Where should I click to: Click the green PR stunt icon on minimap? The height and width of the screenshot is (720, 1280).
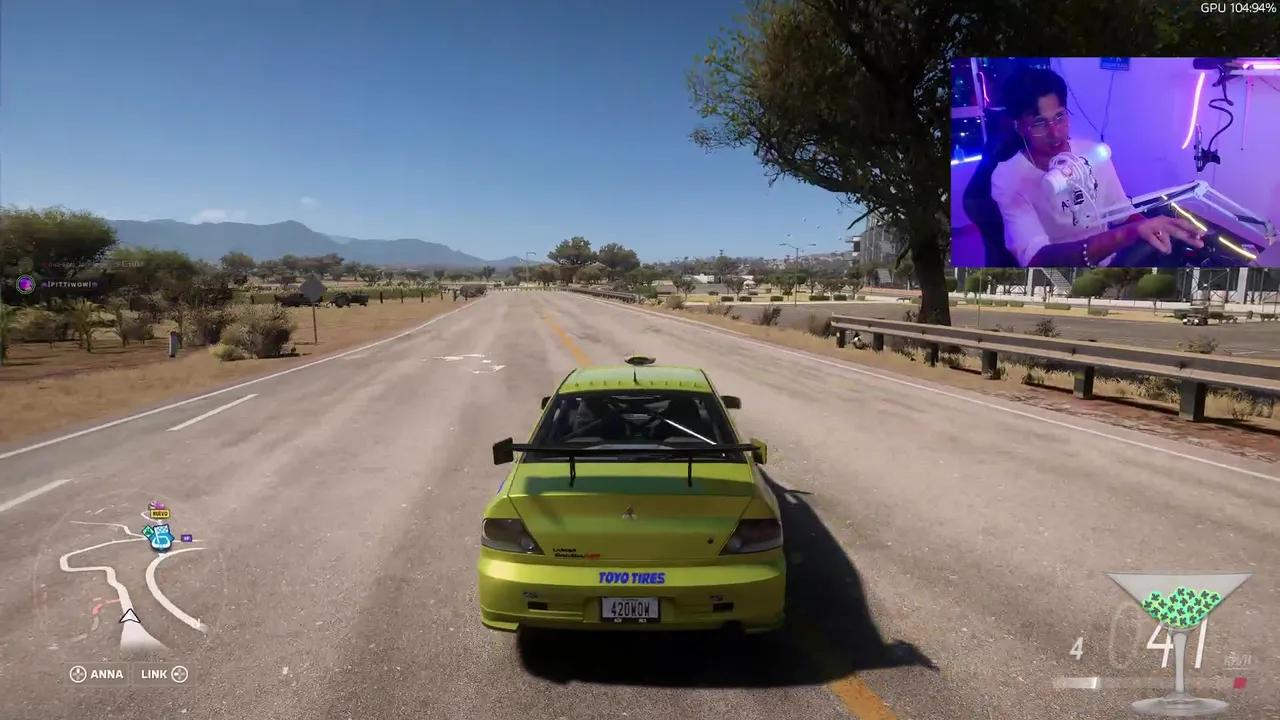click(x=147, y=531)
